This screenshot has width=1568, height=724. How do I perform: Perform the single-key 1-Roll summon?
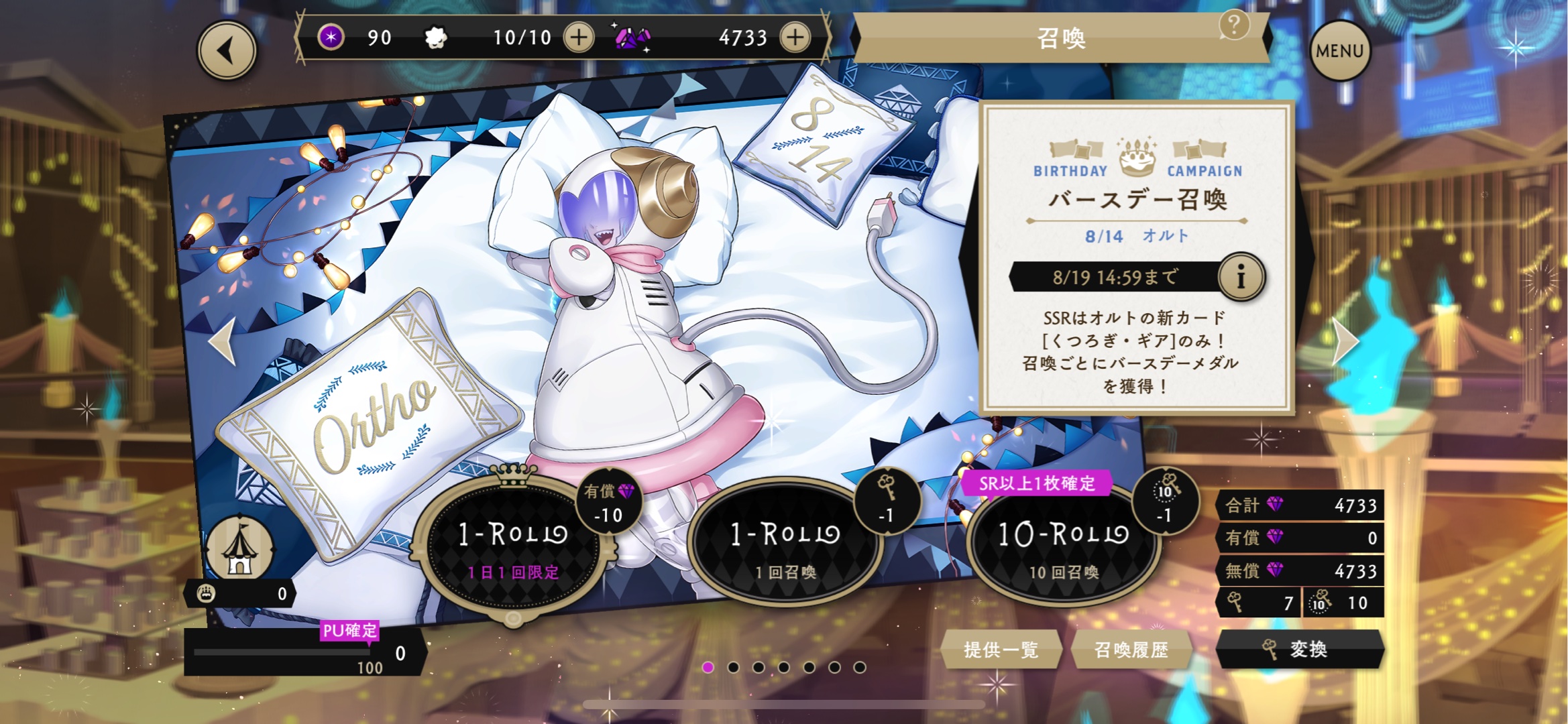click(785, 544)
